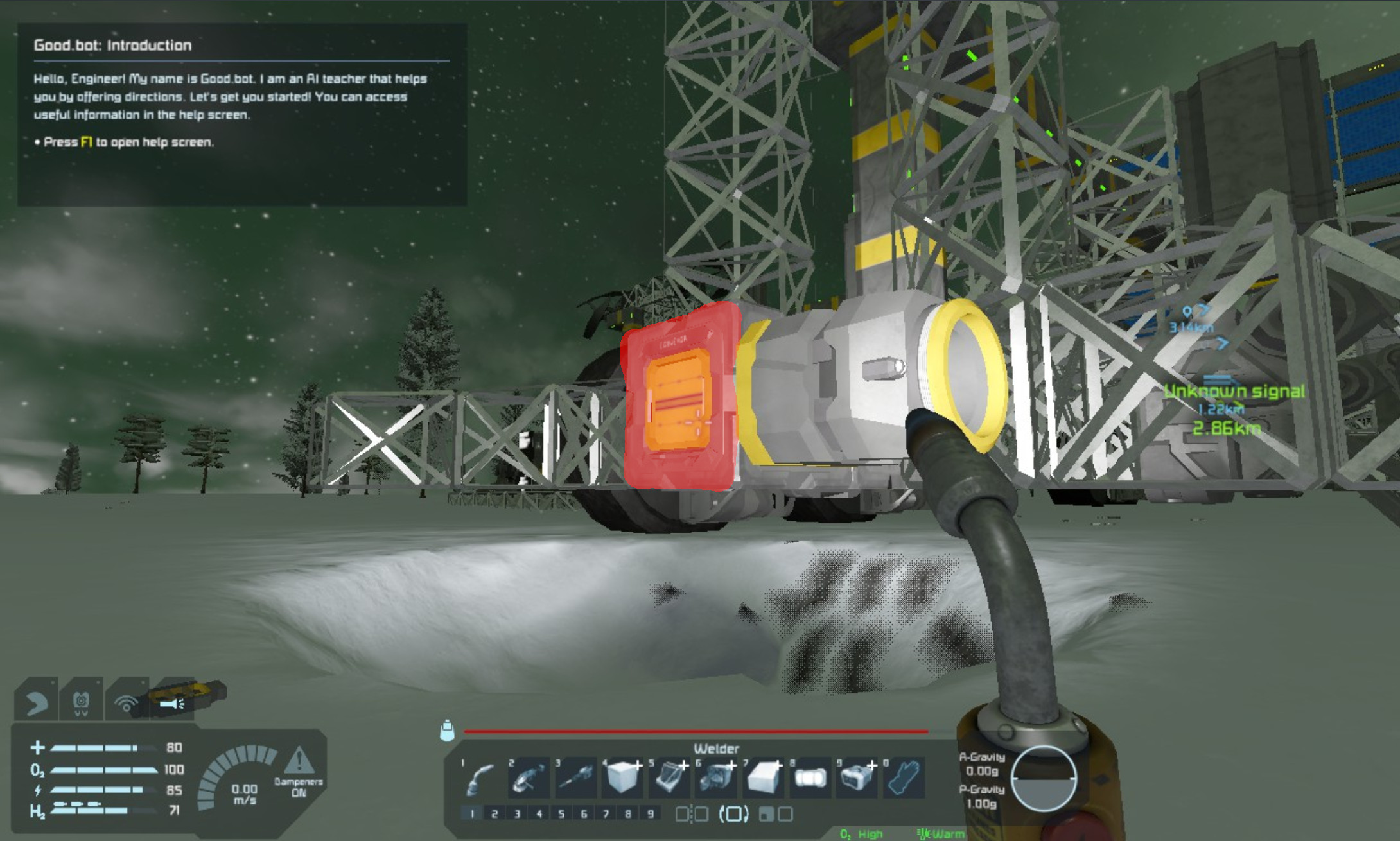1400x841 pixels.
Task: Select the block in hotbar slot 5
Action: pos(669,777)
